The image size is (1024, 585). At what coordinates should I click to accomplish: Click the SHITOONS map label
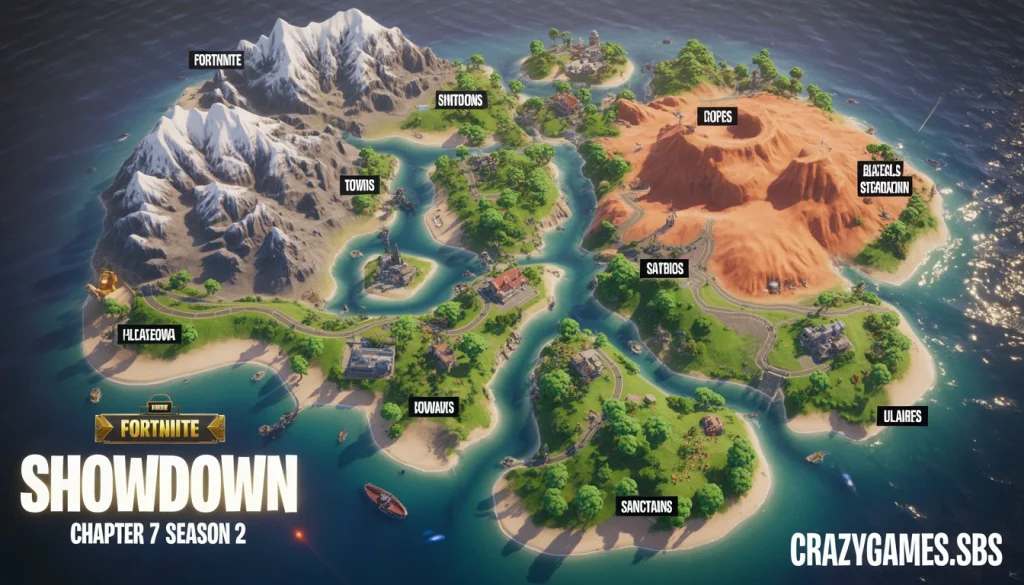coord(460,99)
